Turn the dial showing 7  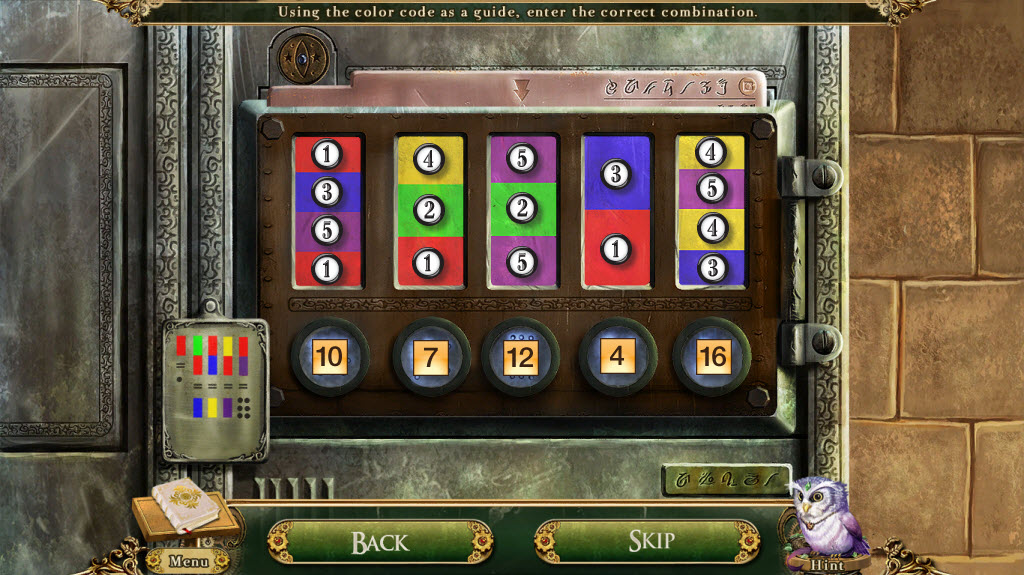431,357
